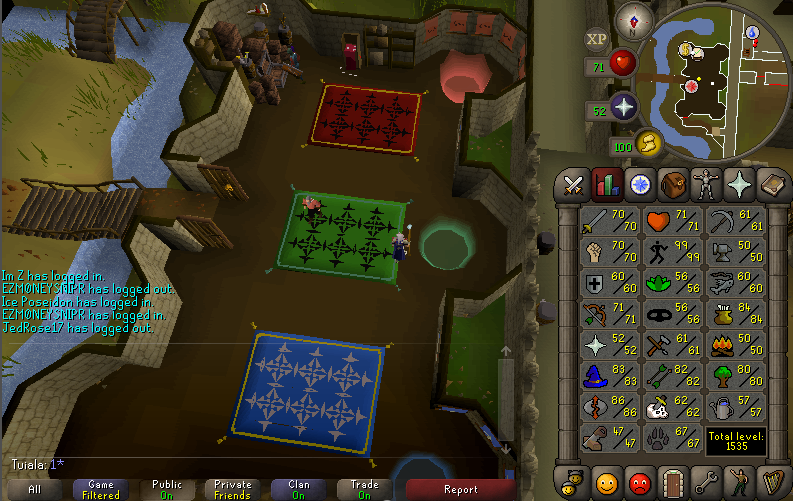Choose the Woodcutting tree skill
The height and width of the screenshot is (501, 793).
(735, 375)
